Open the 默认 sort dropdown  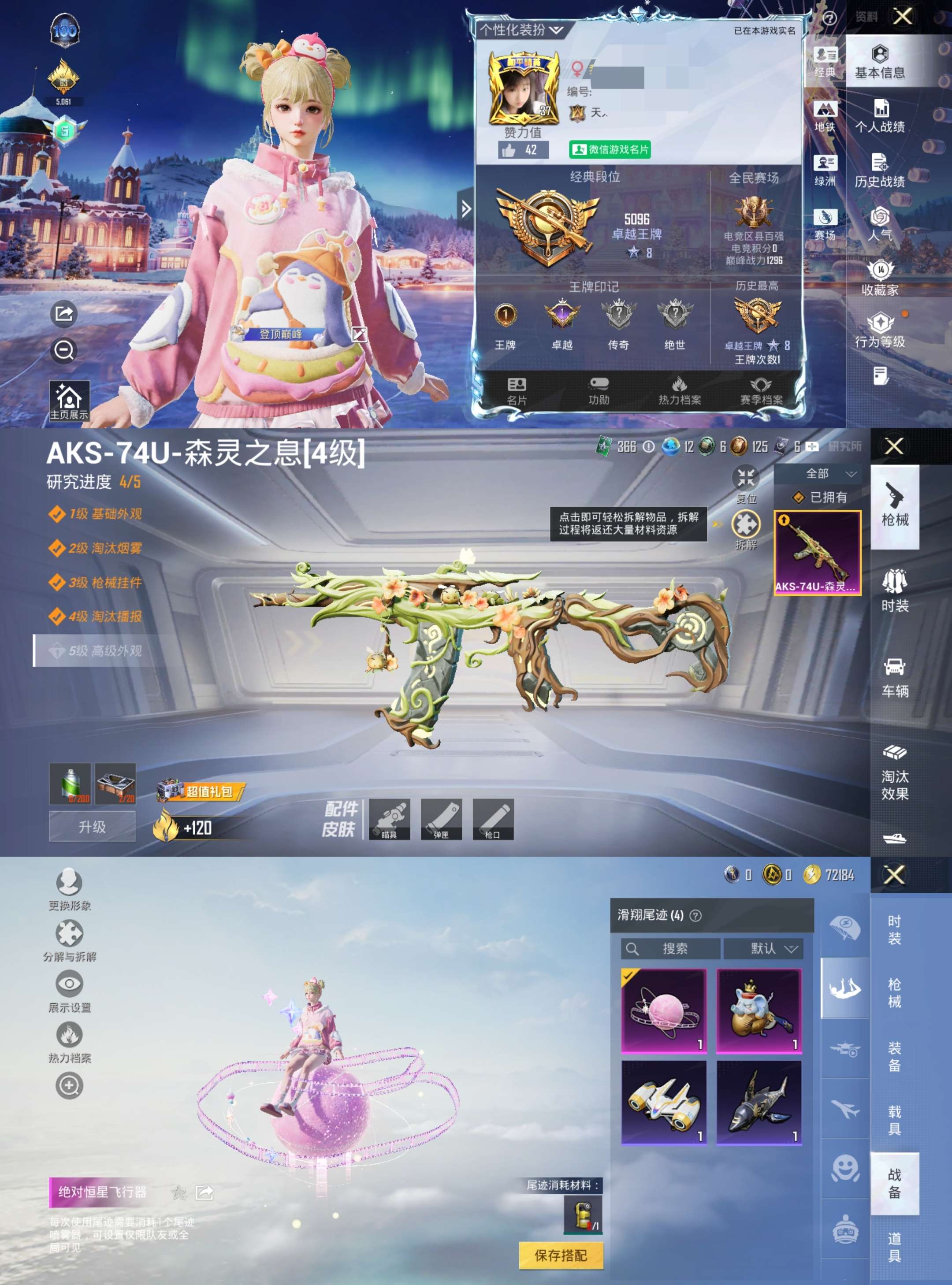pyautogui.click(x=772, y=948)
